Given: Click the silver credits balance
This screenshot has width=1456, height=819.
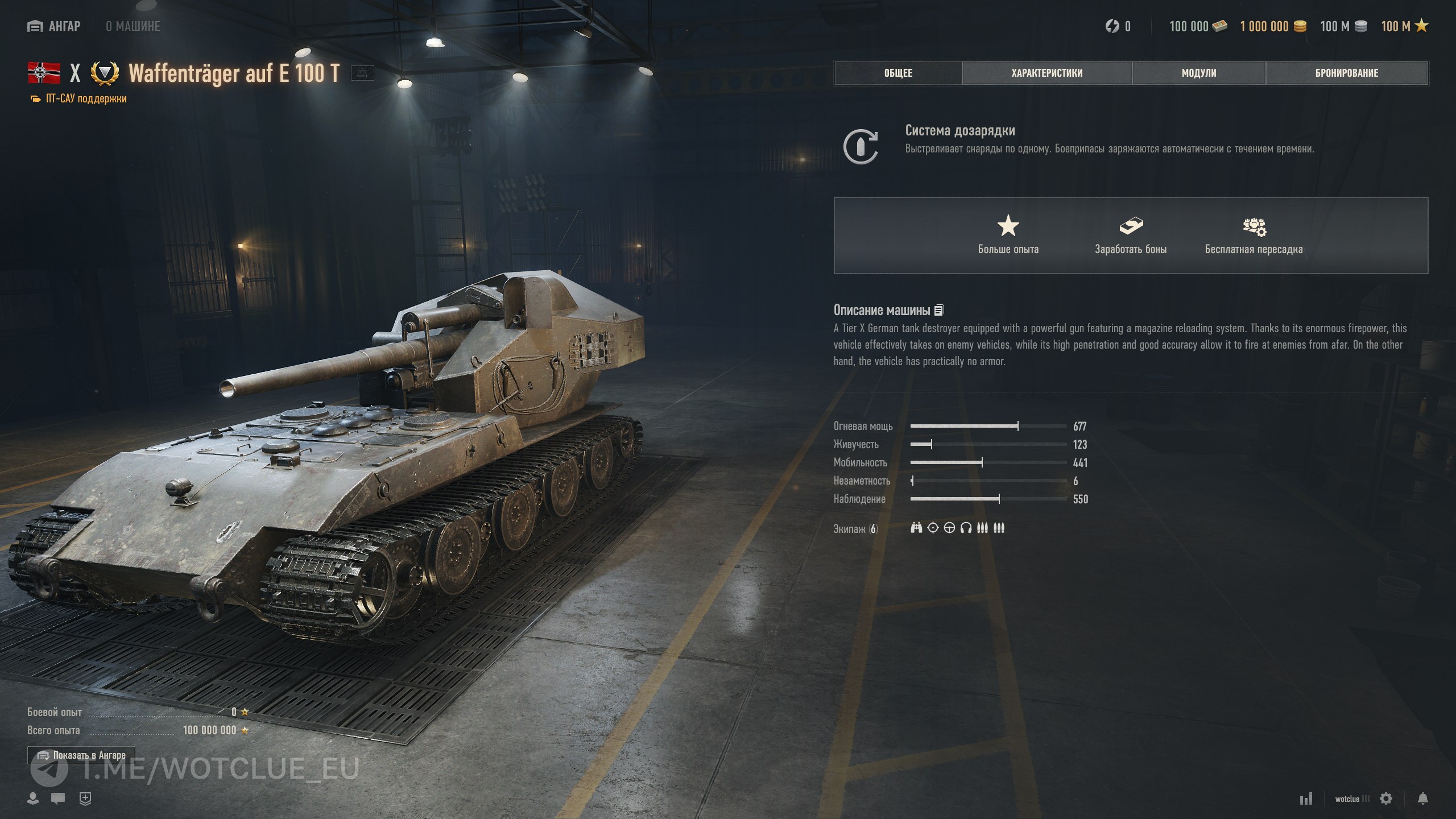Looking at the screenshot, I should [1343, 26].
